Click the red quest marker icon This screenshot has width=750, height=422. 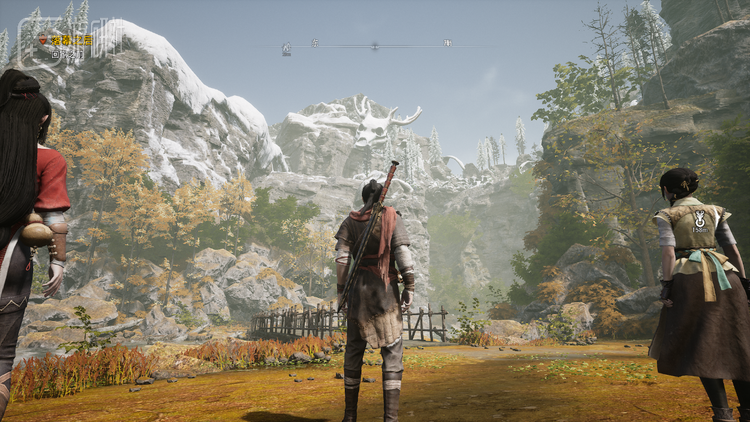tap(43, 40)
